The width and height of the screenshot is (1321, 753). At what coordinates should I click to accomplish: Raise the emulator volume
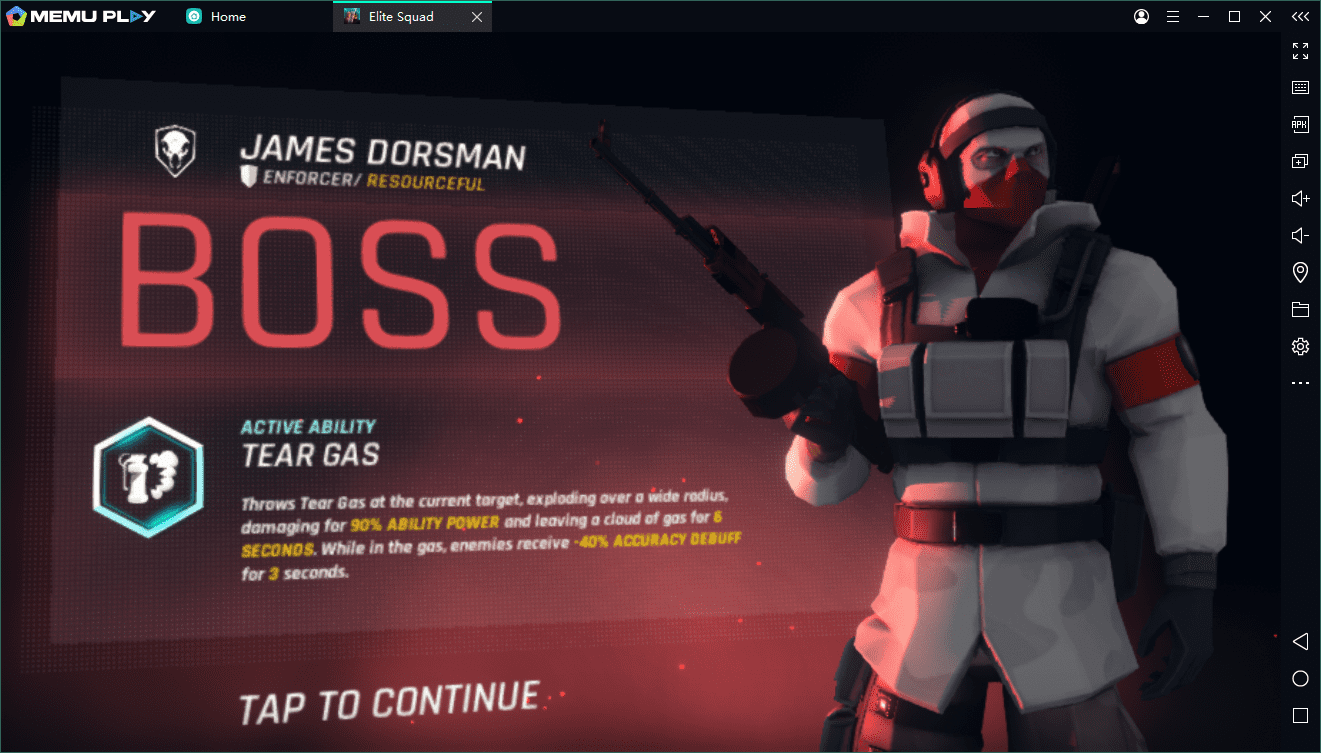pos(1300,198)
